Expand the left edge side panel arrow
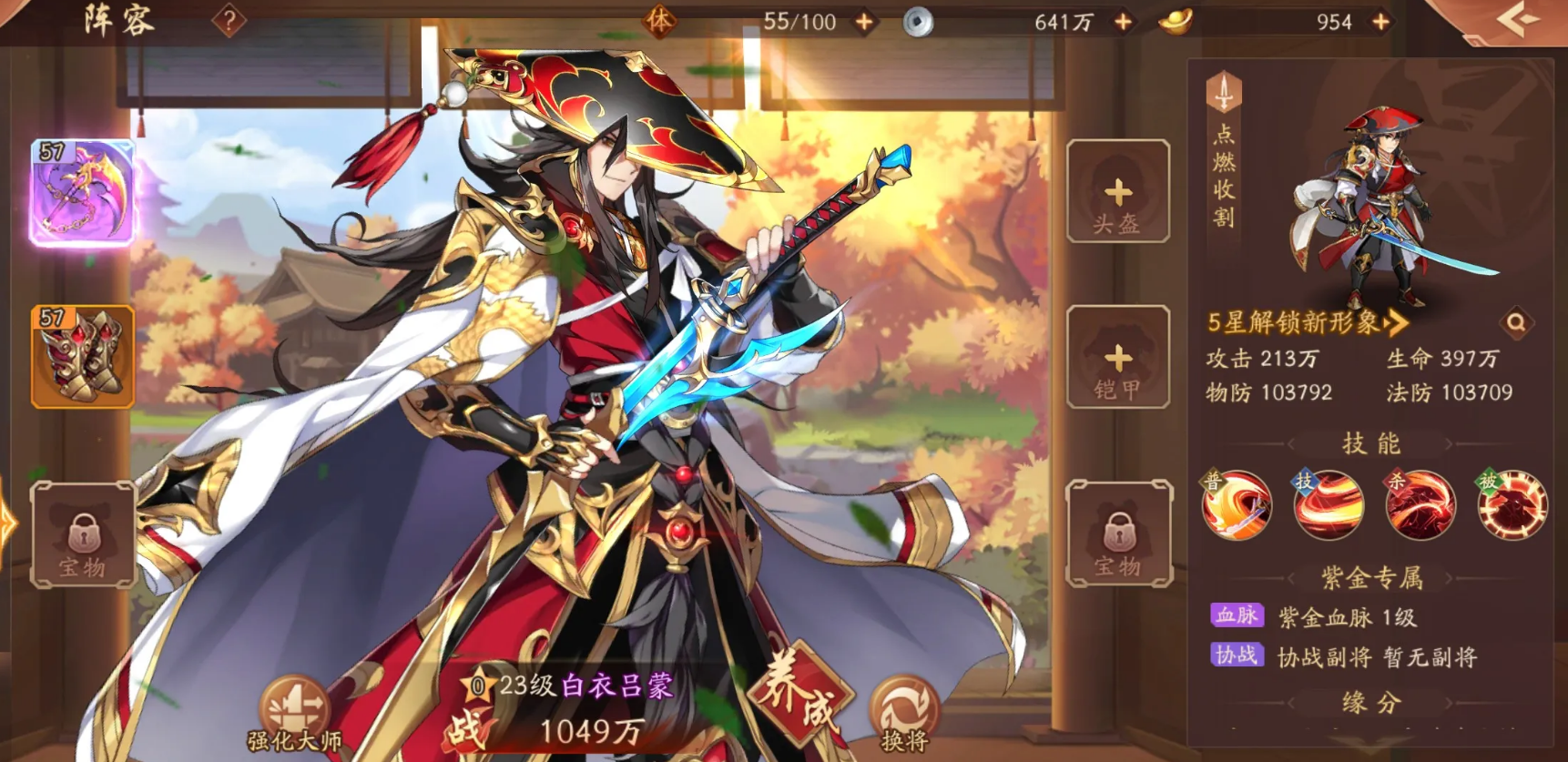 (x=7, y=524)
